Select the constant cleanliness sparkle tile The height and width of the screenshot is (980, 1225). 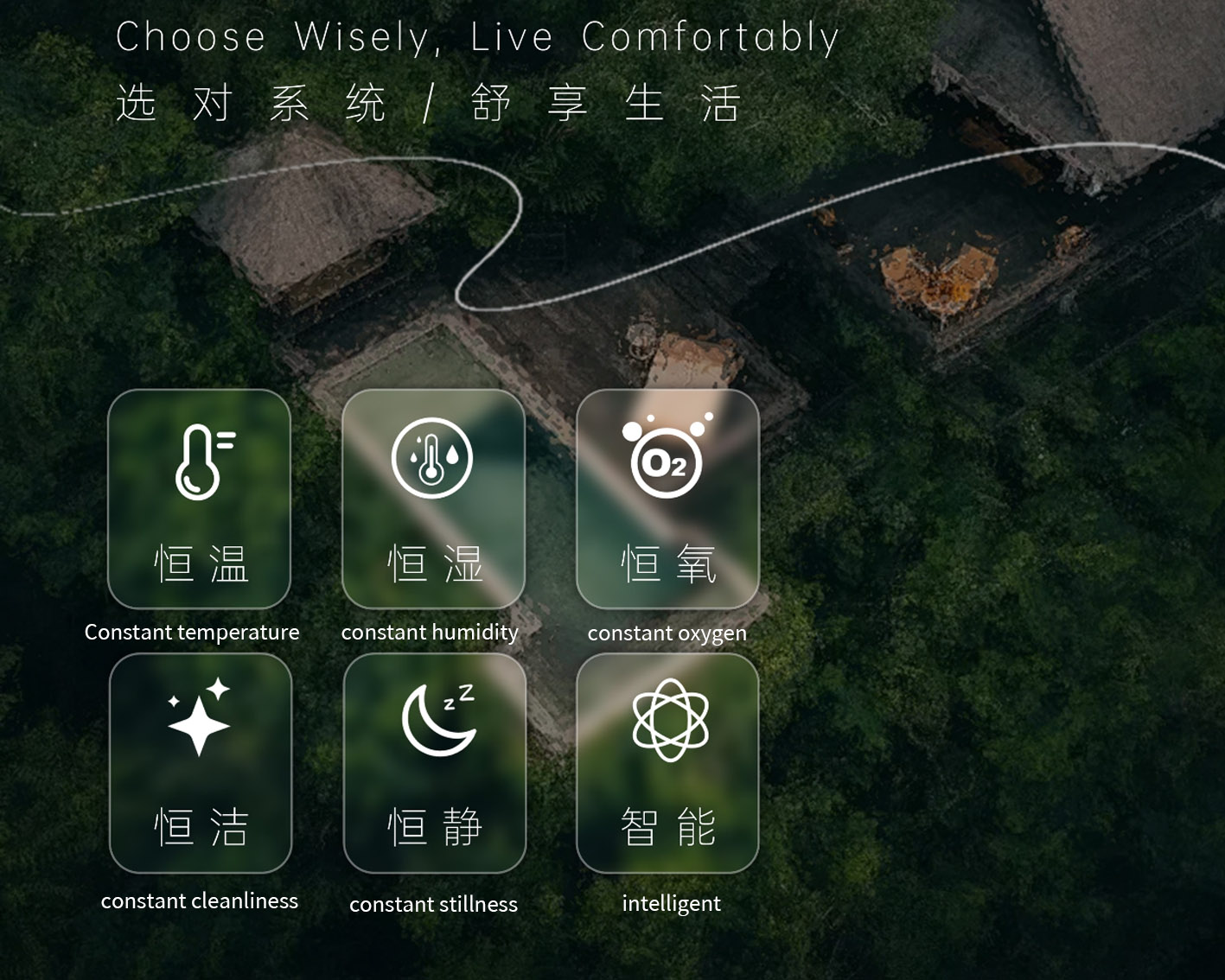point(201,762)
